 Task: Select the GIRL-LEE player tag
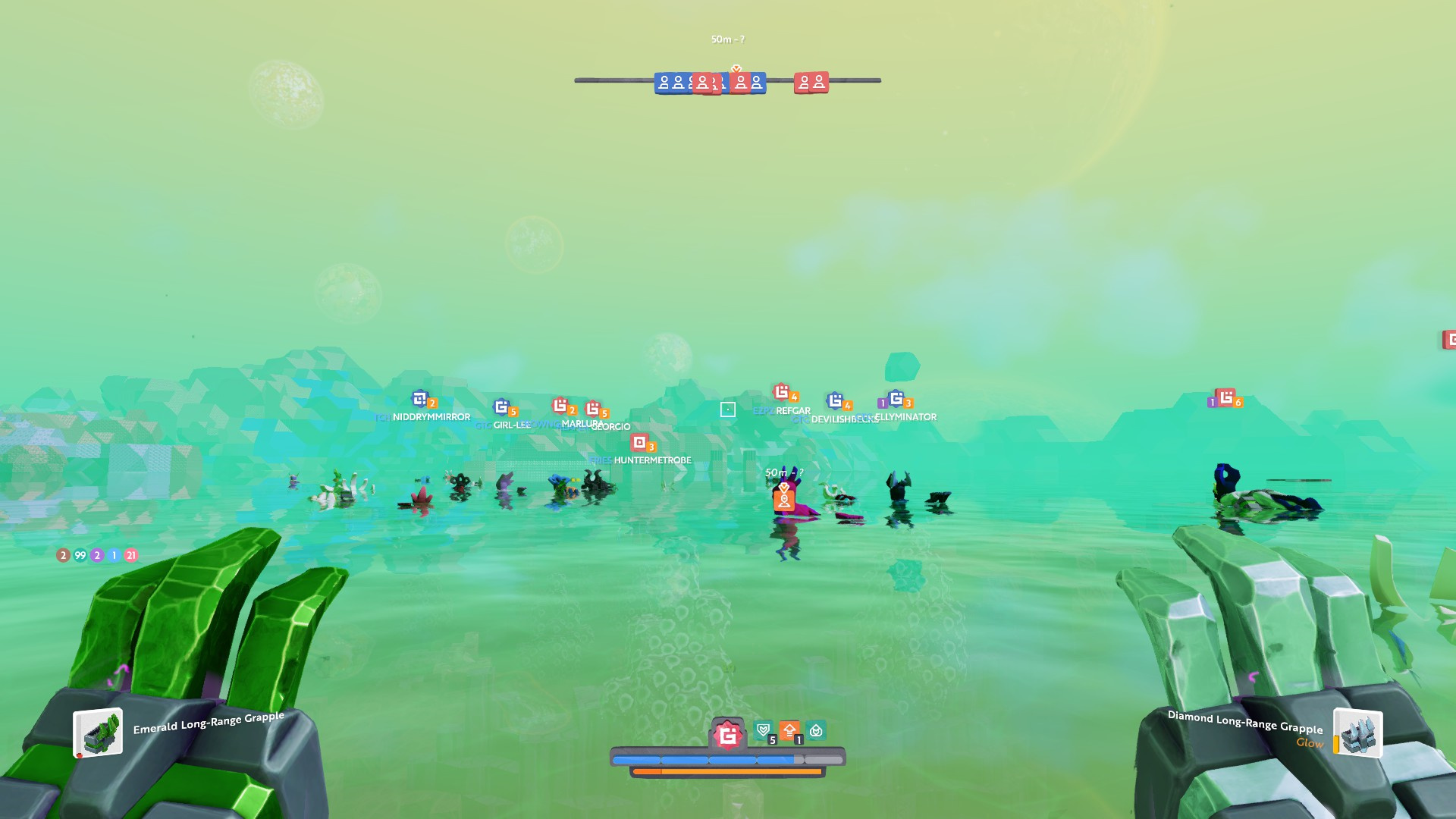[x=512, y=425]
